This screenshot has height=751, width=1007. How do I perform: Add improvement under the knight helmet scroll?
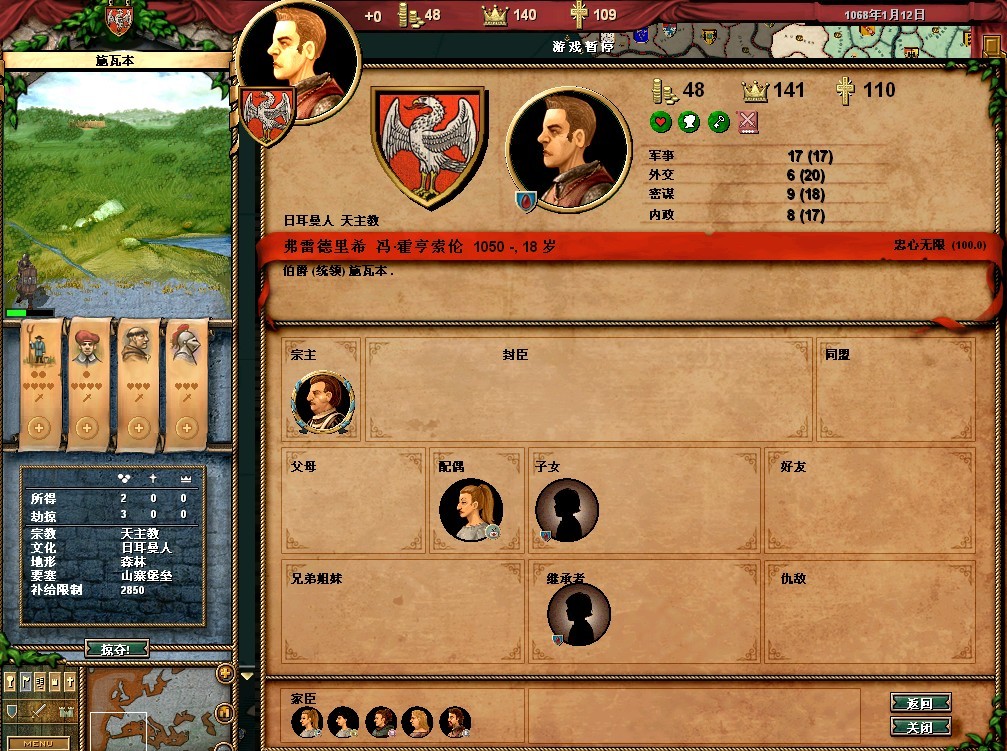pyautogui.click(x=185, y=428)
